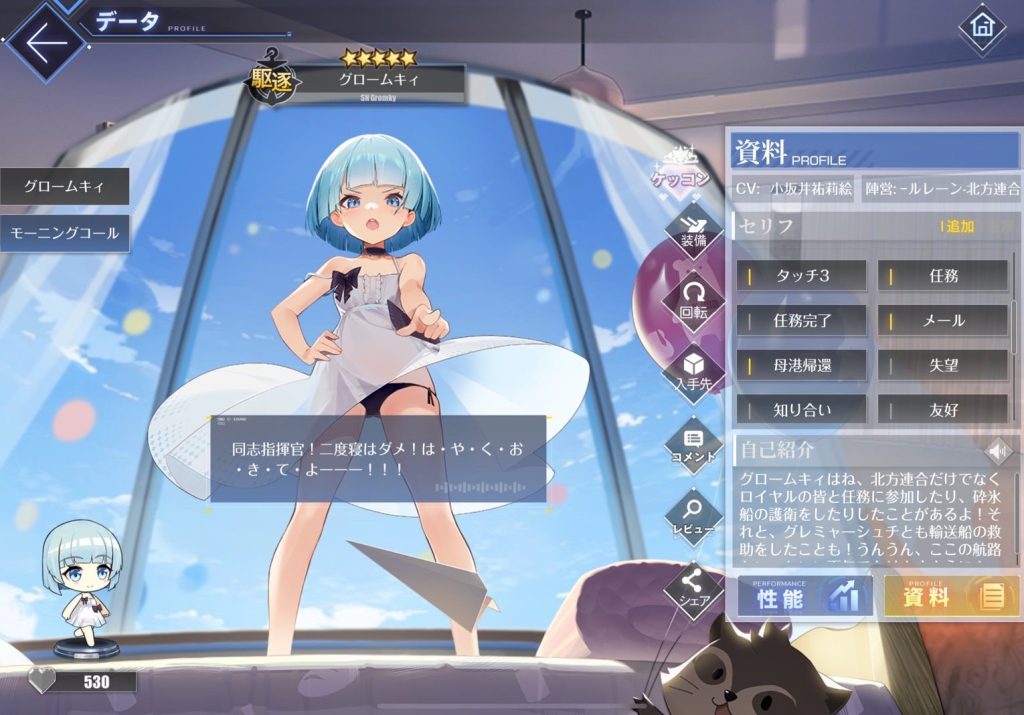Play the 失望 voice line
1024x715 pixels.
coord(943,365)
